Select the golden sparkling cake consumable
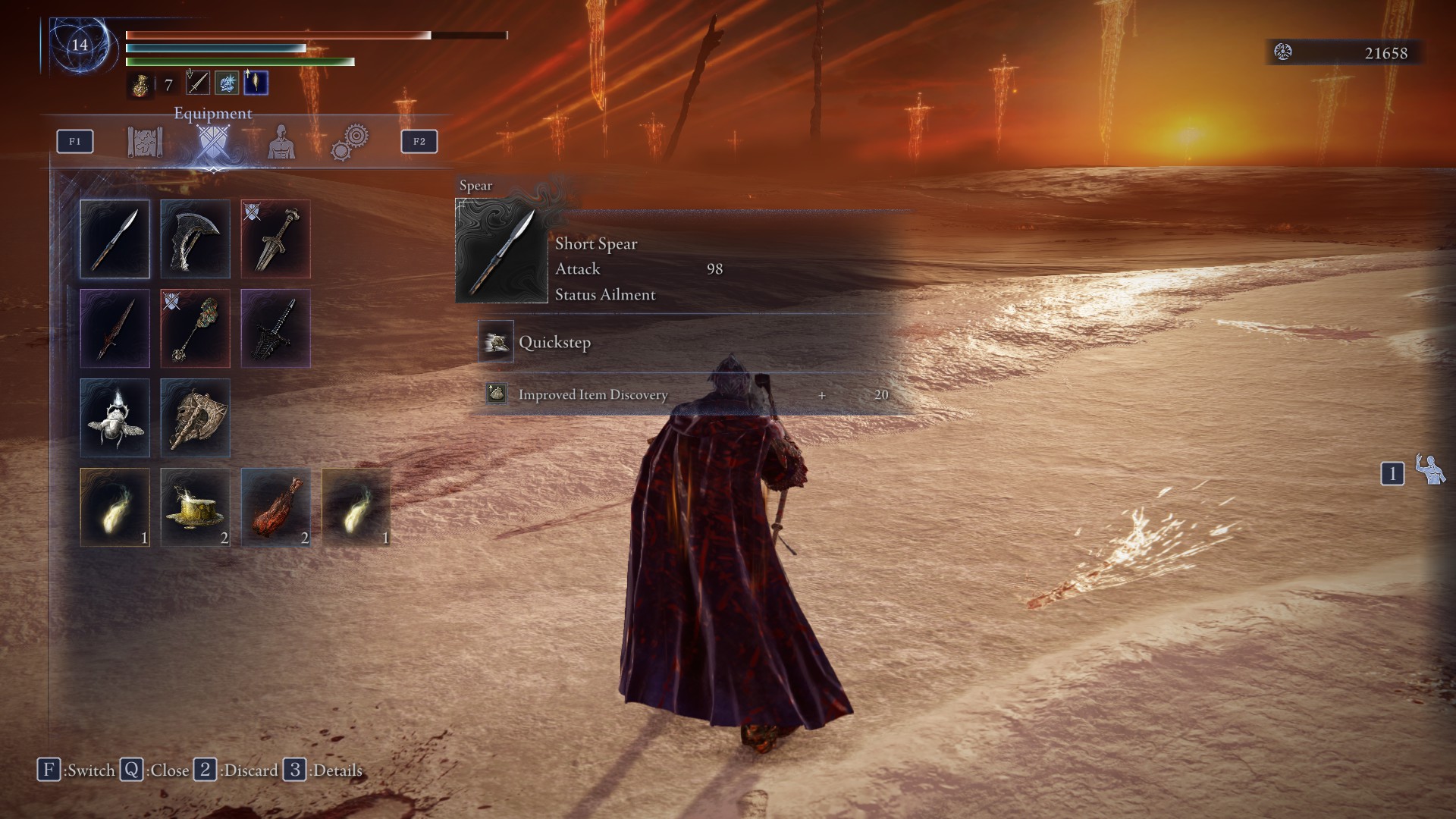 click(x=195, y=507)
